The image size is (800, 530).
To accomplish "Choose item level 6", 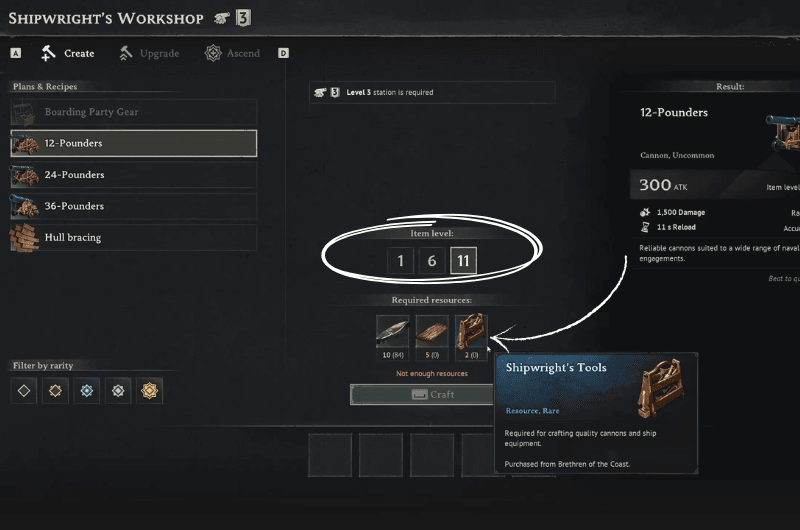I will (x=432, y=261).
